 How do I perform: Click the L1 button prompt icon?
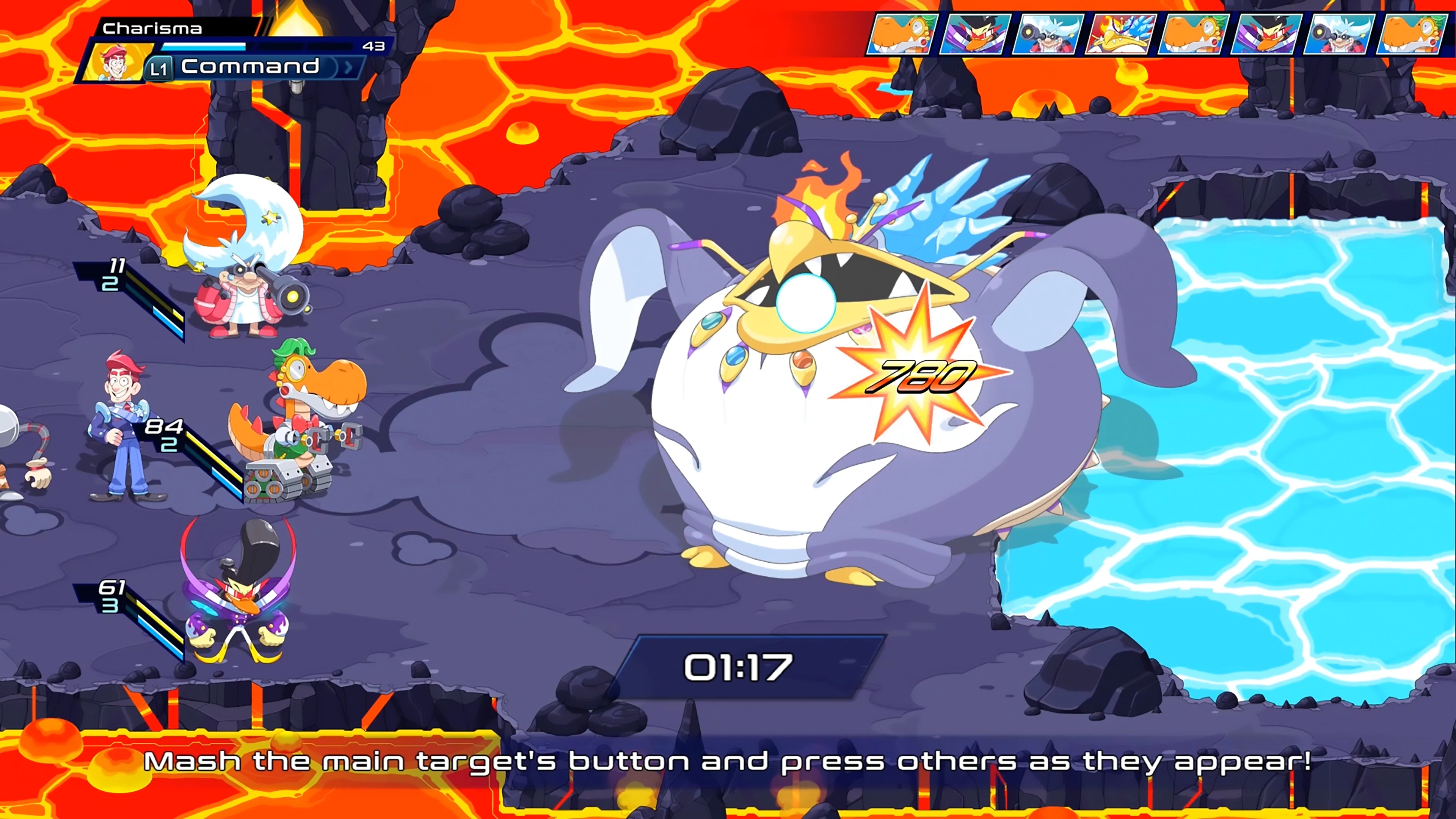tap(159, 68)
